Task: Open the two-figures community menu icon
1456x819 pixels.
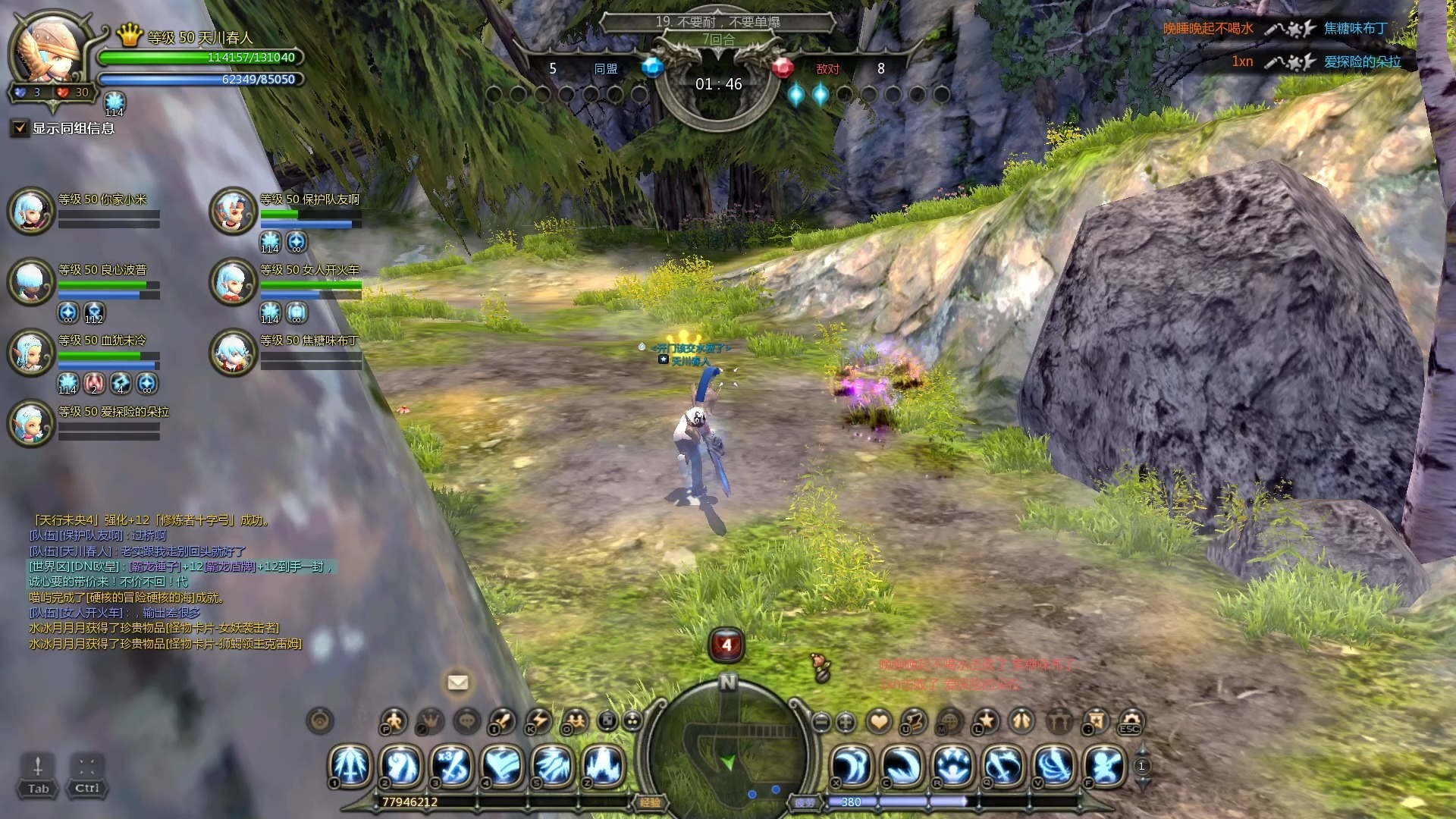Action: (576, 720)
